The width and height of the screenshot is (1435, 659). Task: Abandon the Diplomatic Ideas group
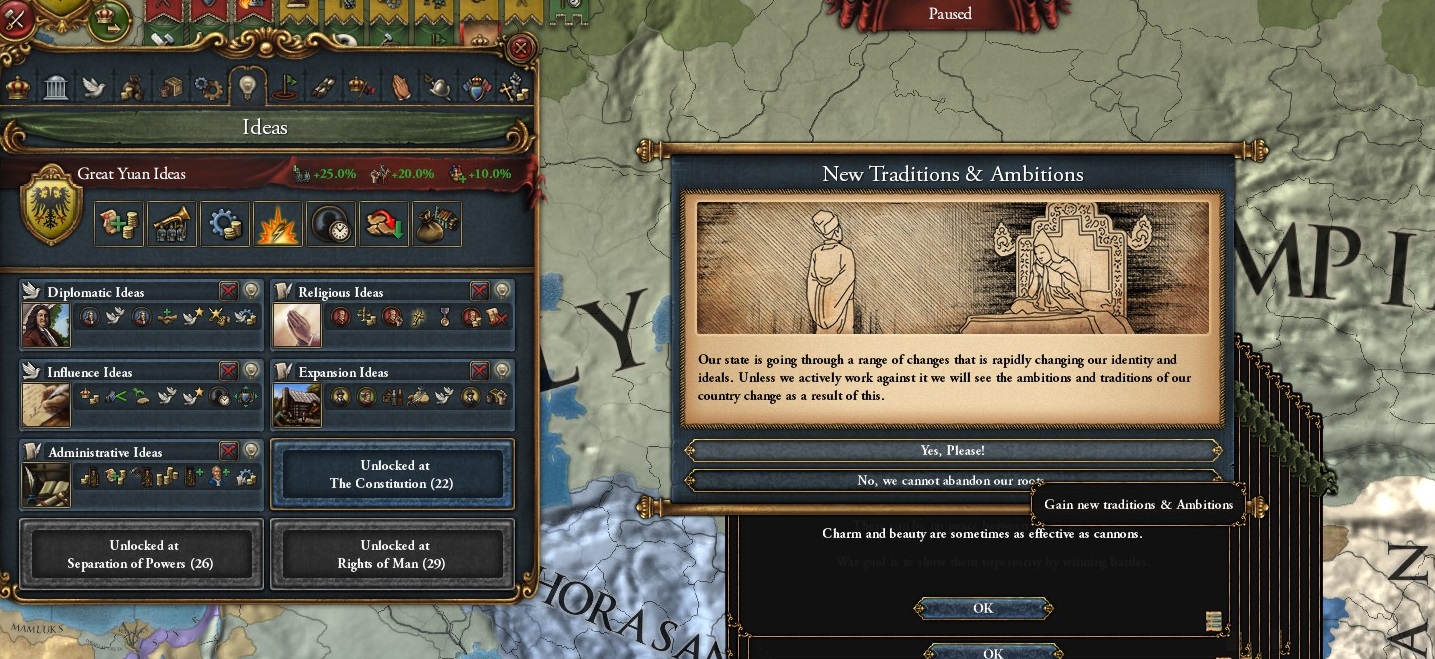(x=229, y=291)
